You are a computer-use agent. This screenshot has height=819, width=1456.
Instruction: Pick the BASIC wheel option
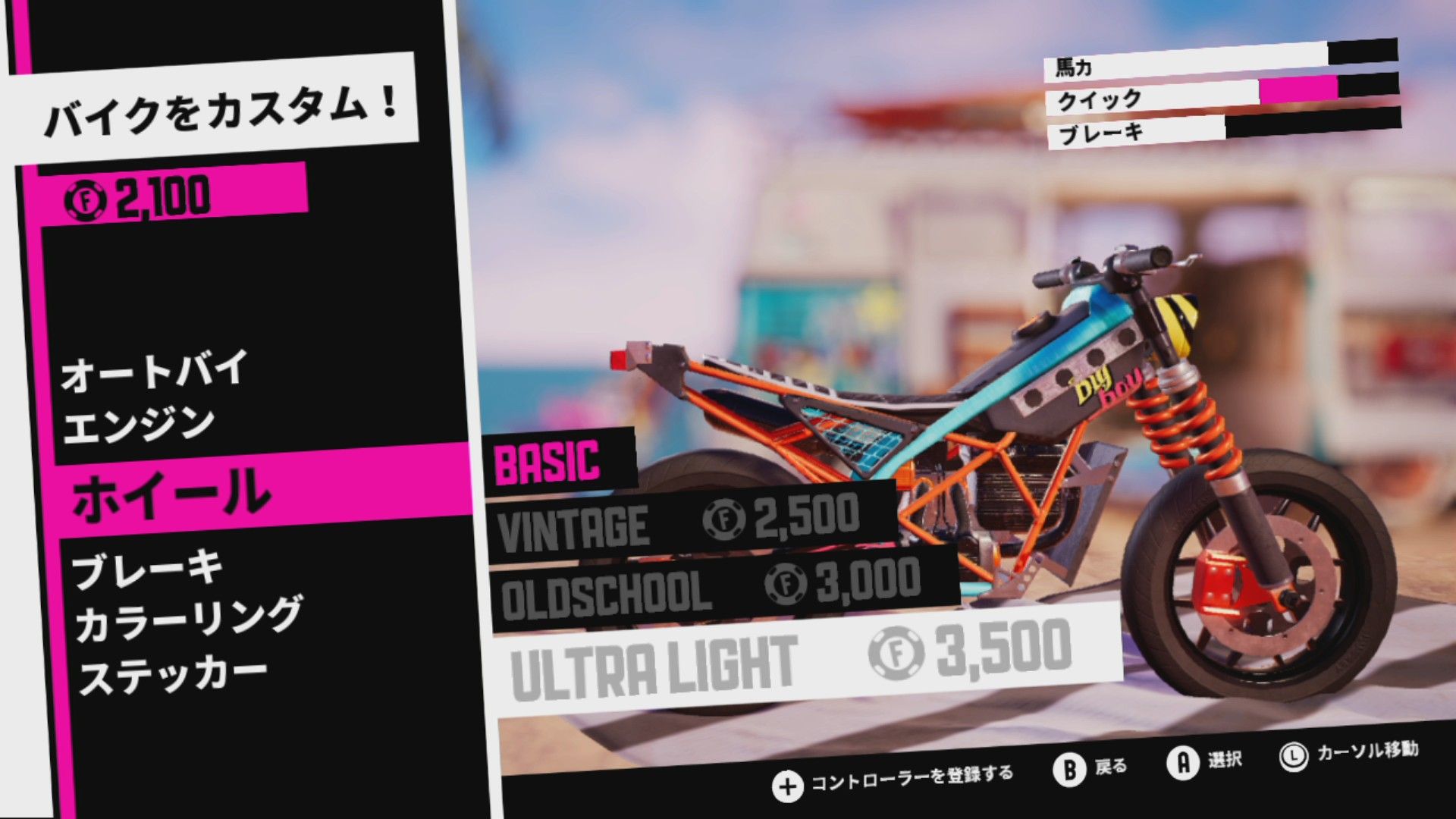(x=548, y=460)
